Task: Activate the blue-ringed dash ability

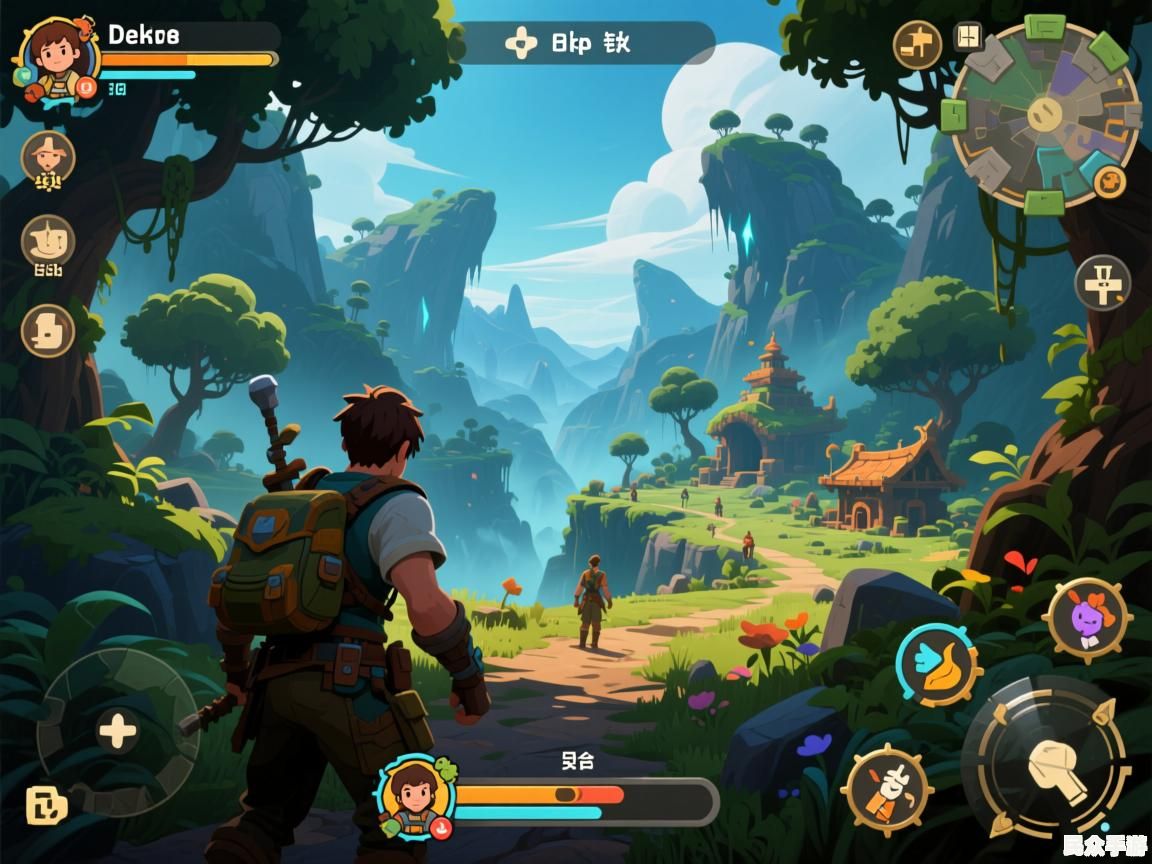Action: click(x=936, y=665)
